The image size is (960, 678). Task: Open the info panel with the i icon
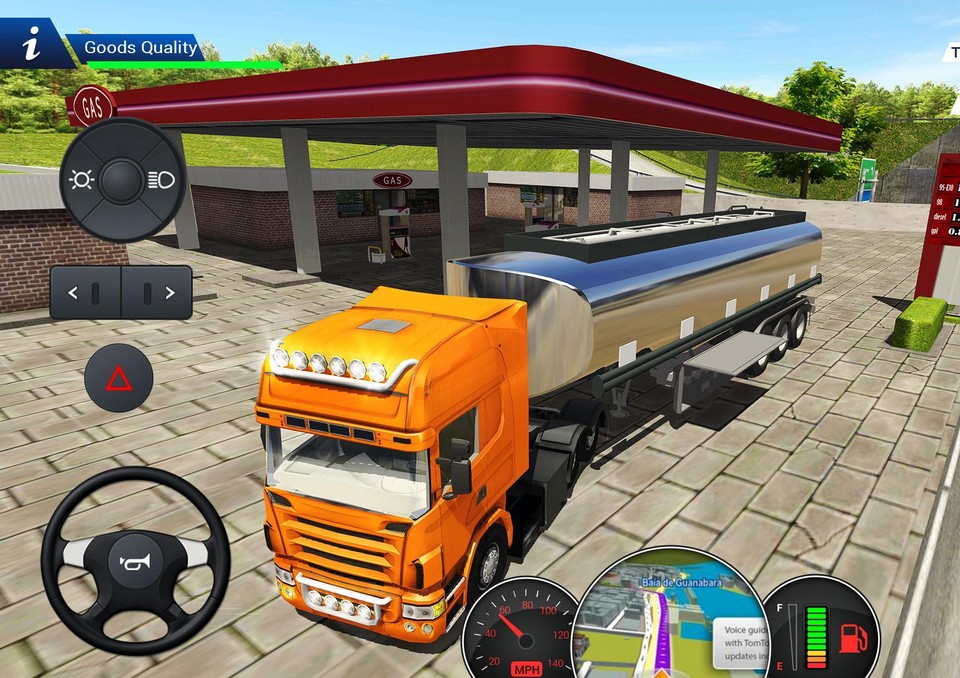point(32,46)
